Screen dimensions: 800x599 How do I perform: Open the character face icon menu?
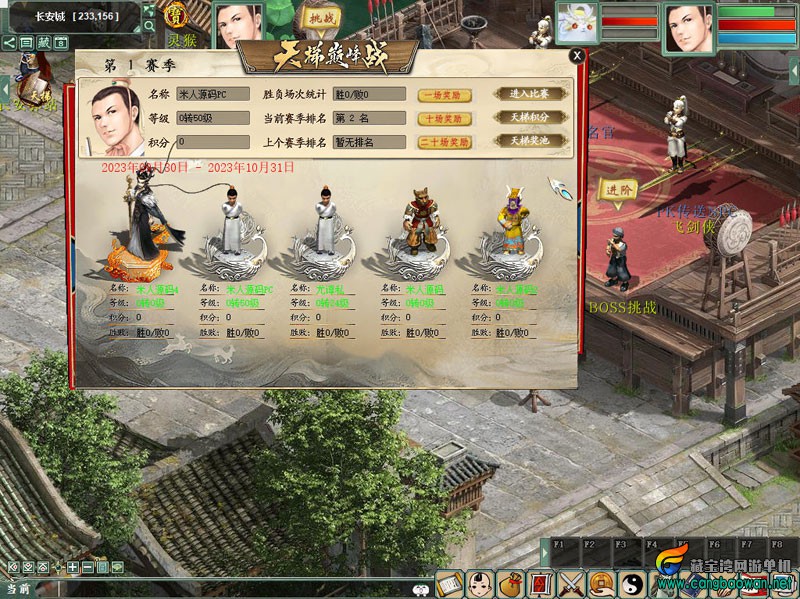point(479,582)
